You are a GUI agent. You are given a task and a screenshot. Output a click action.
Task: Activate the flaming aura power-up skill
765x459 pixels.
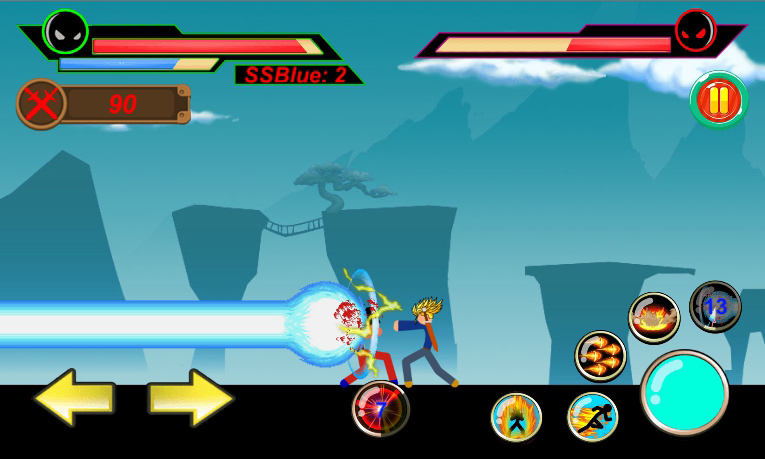(x=516, y=417)
